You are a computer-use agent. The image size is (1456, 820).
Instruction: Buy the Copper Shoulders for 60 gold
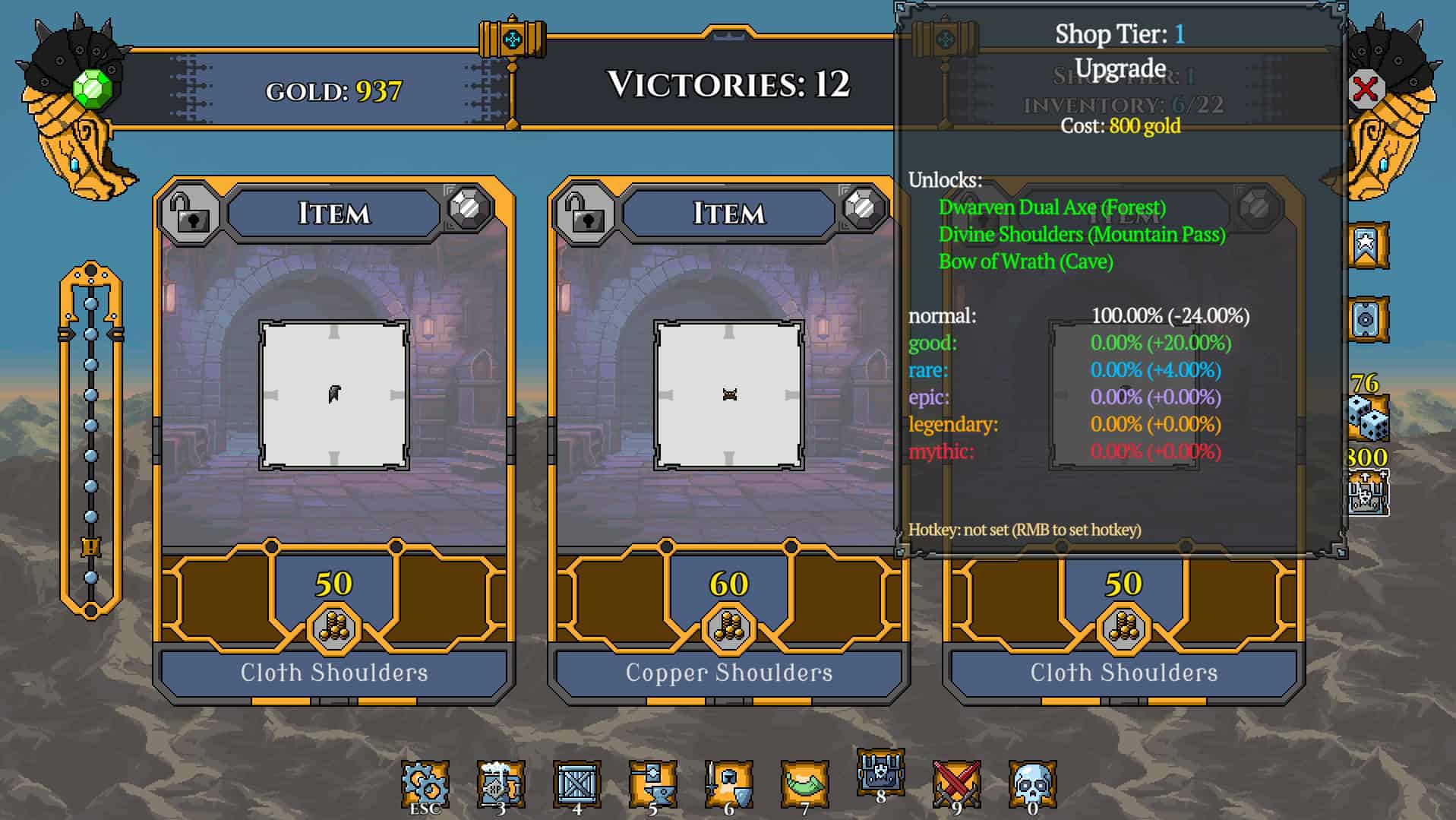[728, 600]
